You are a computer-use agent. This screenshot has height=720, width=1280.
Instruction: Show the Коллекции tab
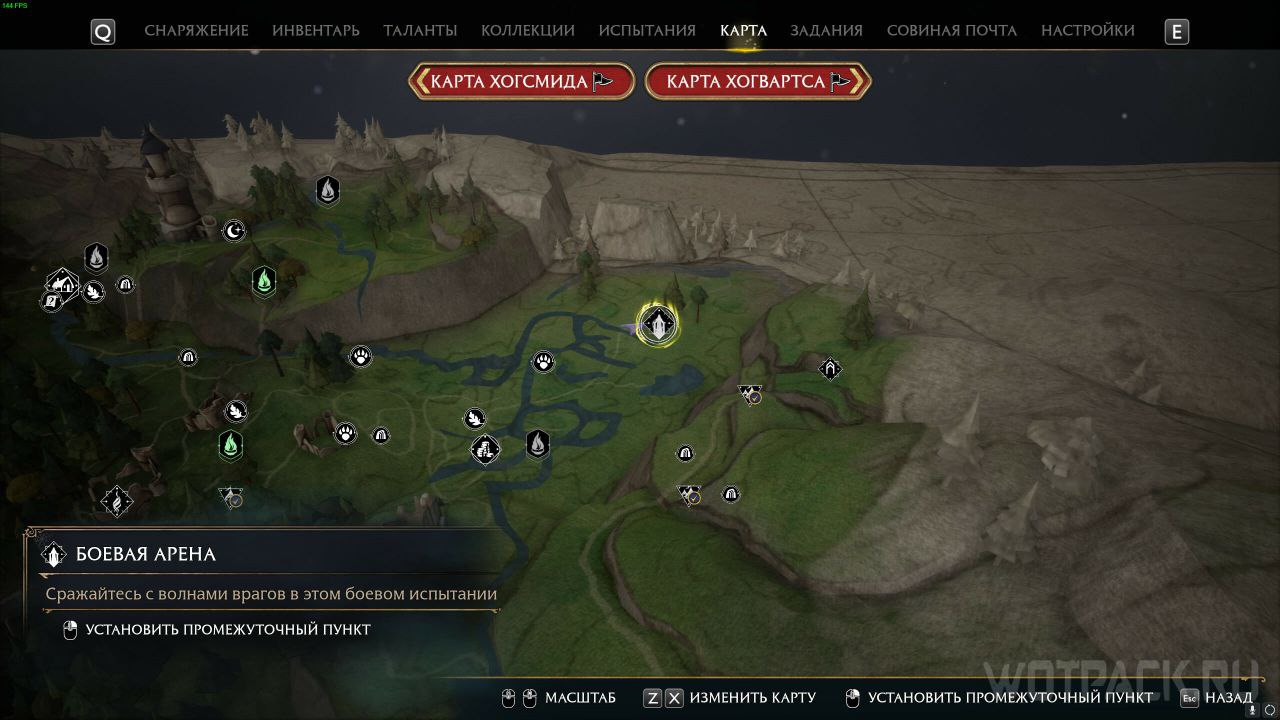[528, 30]
